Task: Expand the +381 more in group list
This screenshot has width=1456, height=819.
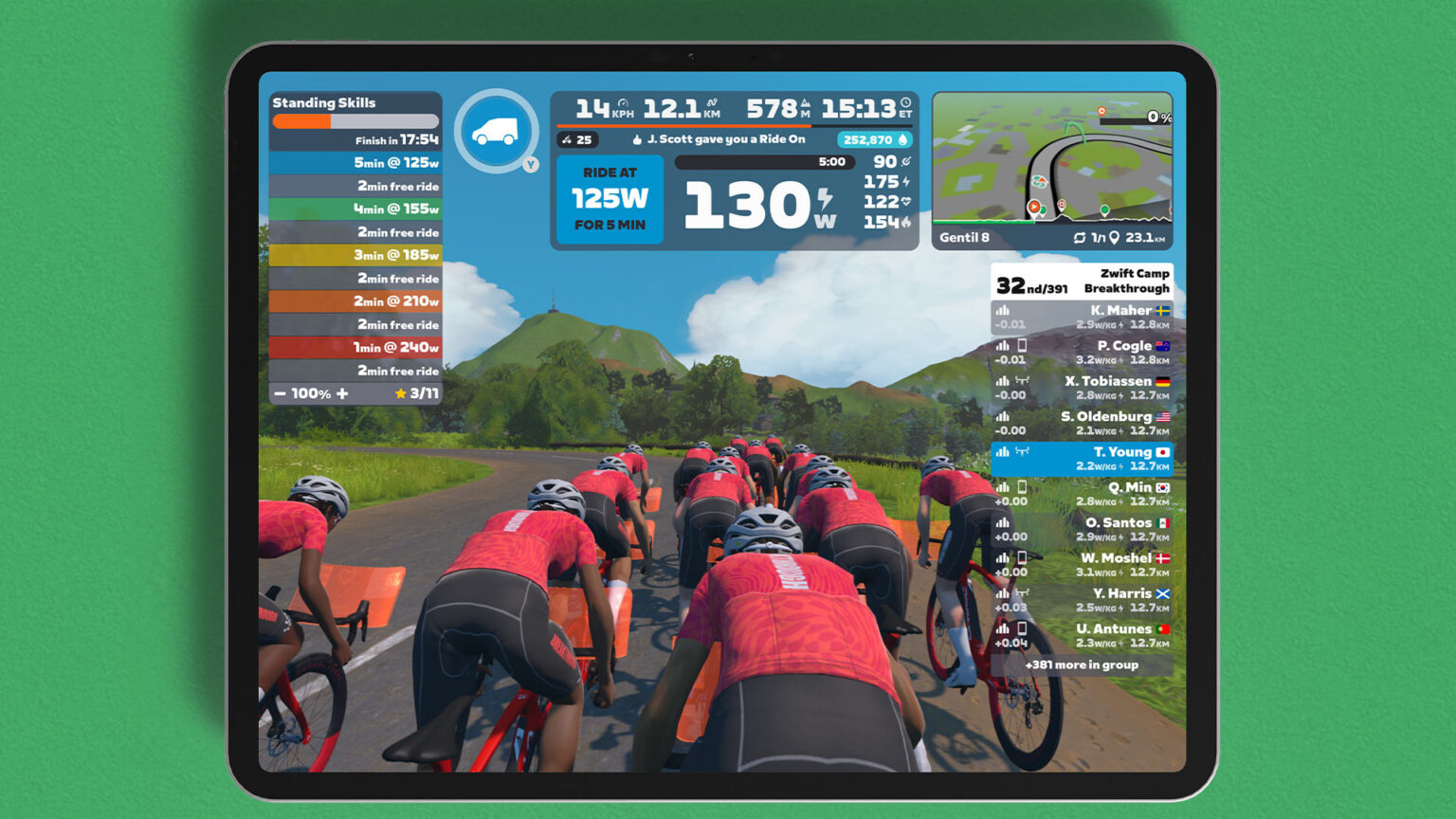Action: (x=1083, y=665)
